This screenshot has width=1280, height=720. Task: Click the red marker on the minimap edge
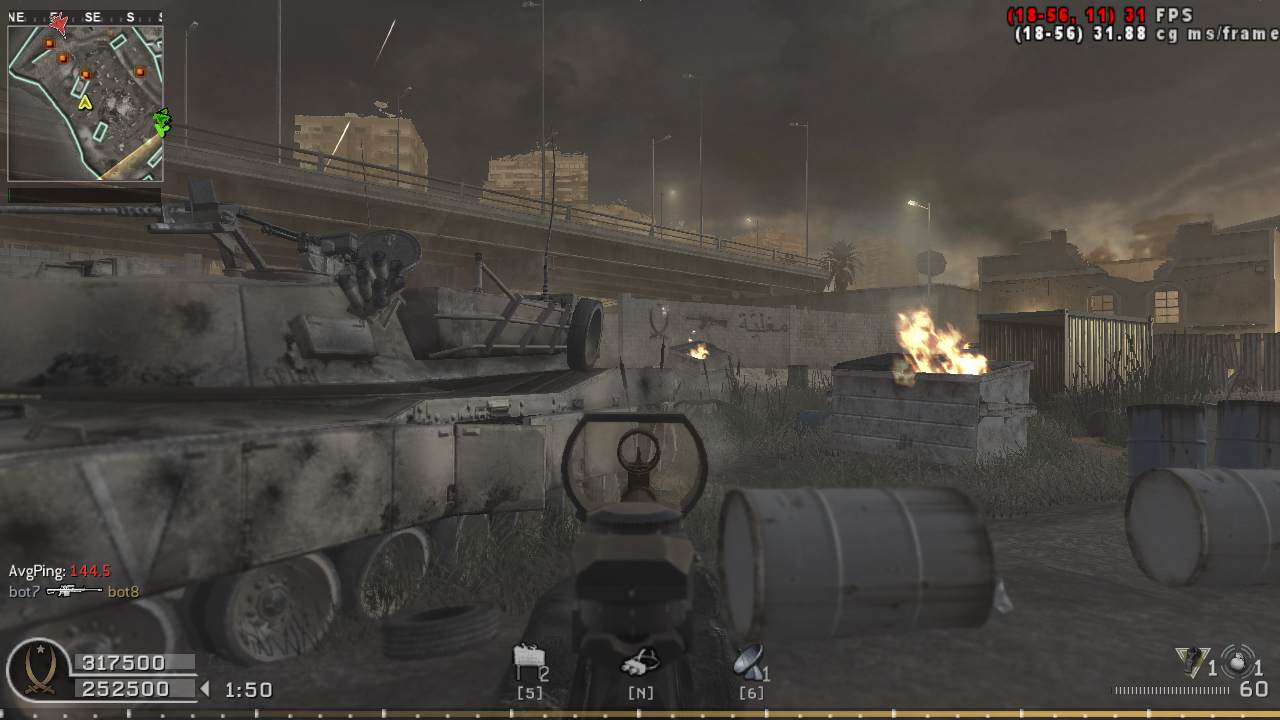pos(59,24)
